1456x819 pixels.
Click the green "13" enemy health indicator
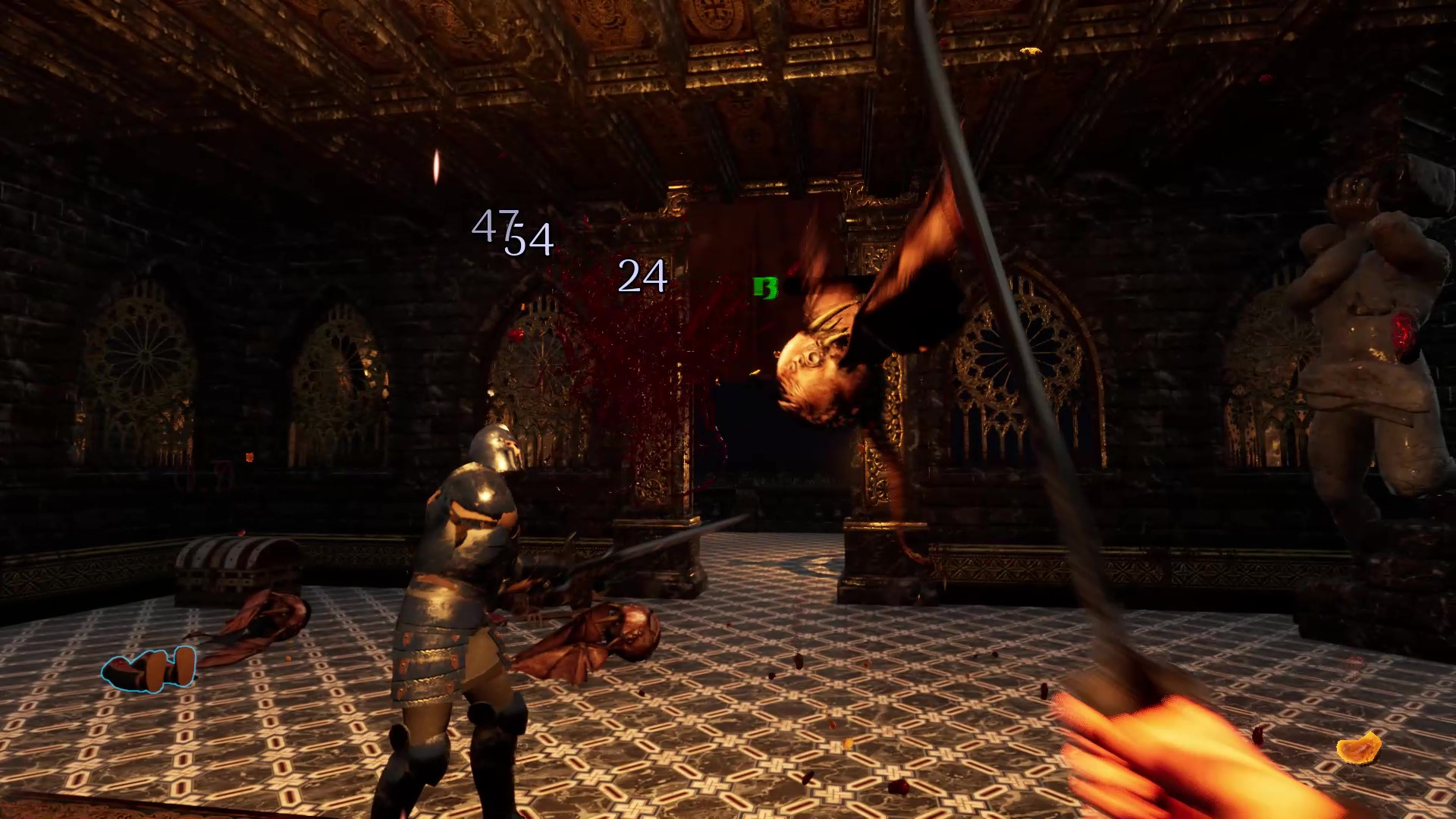[x=765, y=287]
